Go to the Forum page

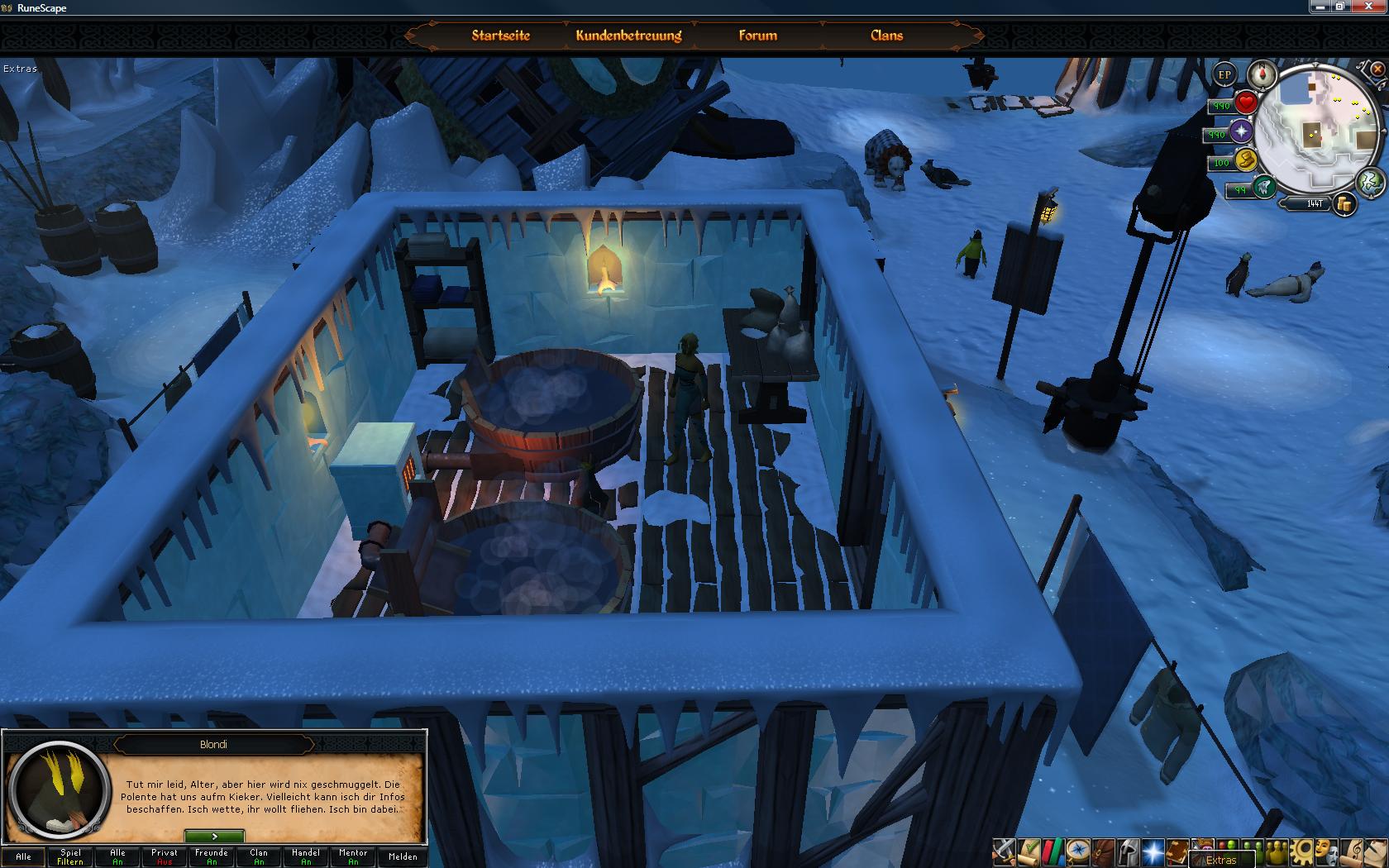757,36
